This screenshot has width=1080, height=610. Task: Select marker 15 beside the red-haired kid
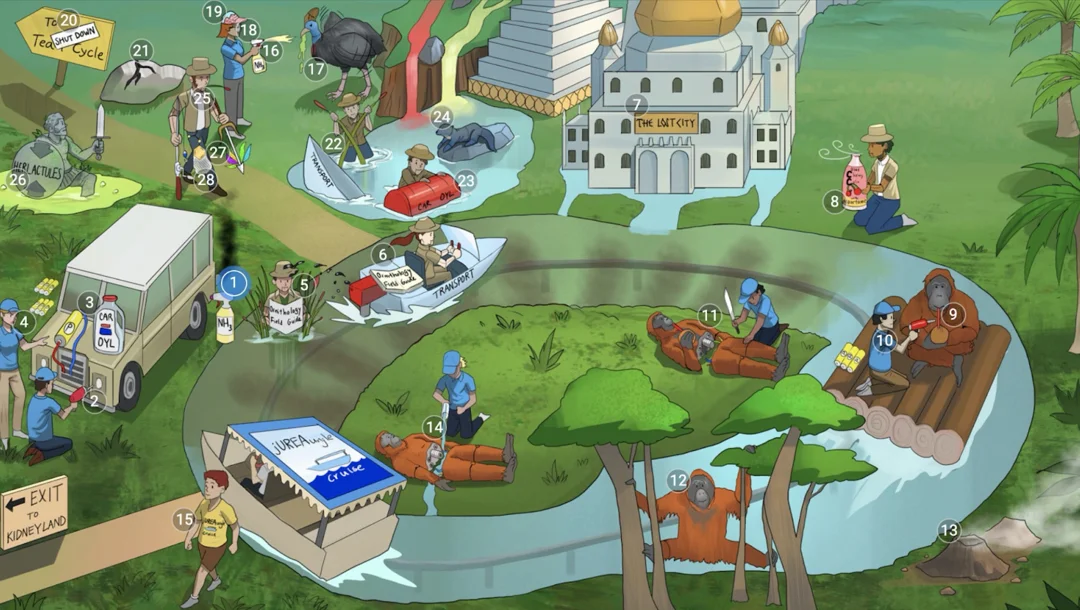[x=183, y=519]
